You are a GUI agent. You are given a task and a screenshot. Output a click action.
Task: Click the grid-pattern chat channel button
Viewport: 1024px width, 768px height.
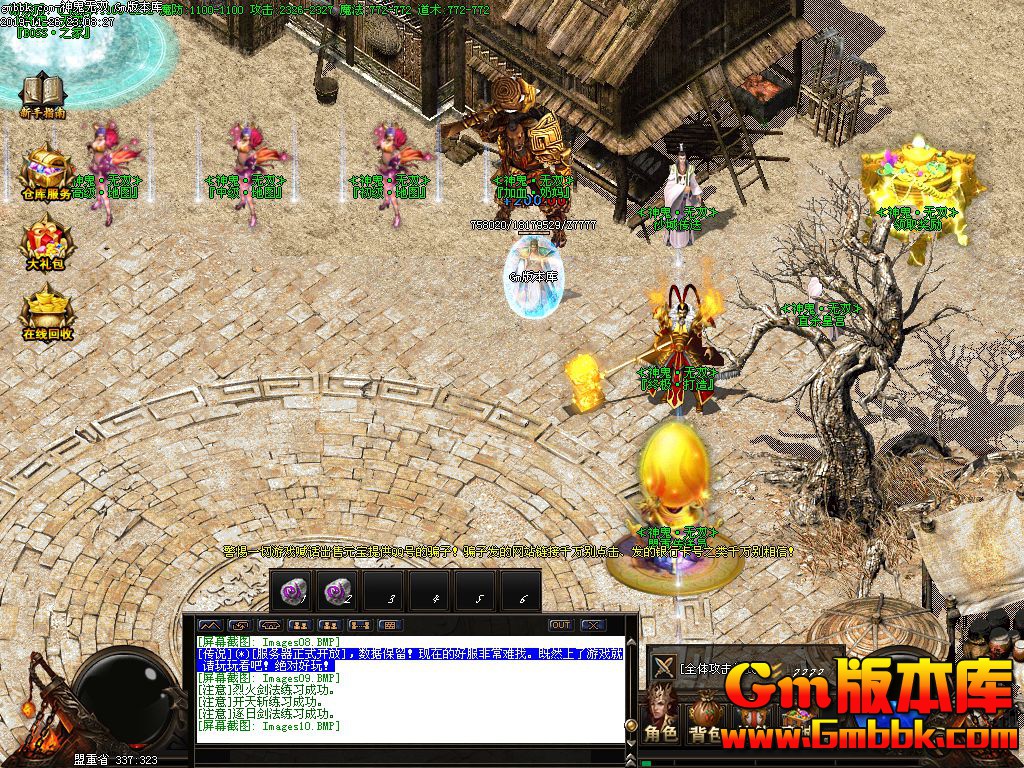pos(390,625)
